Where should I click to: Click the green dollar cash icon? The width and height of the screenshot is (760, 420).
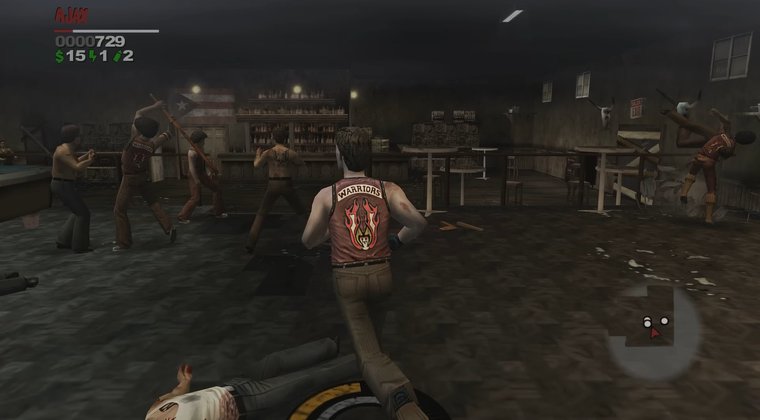[59, 56]
